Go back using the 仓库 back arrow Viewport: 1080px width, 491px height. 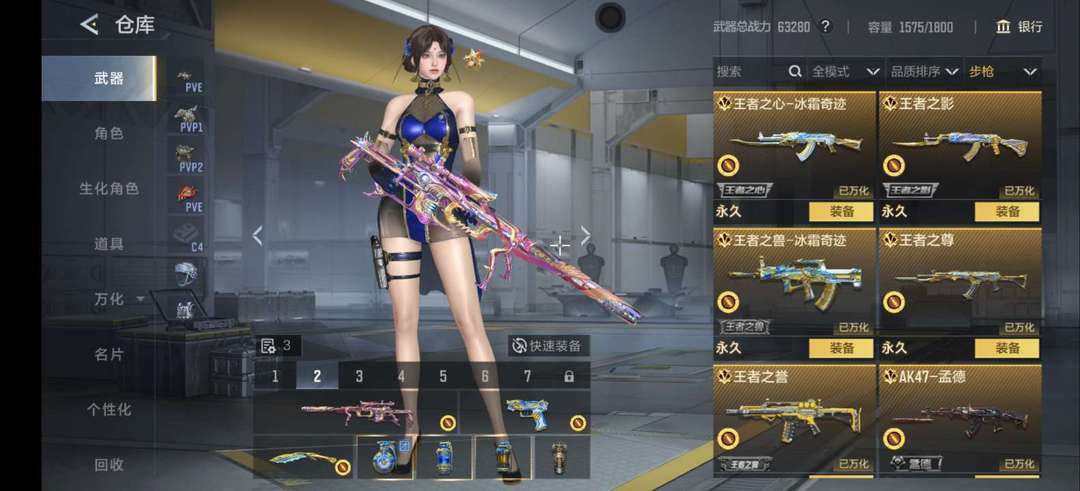90,25
